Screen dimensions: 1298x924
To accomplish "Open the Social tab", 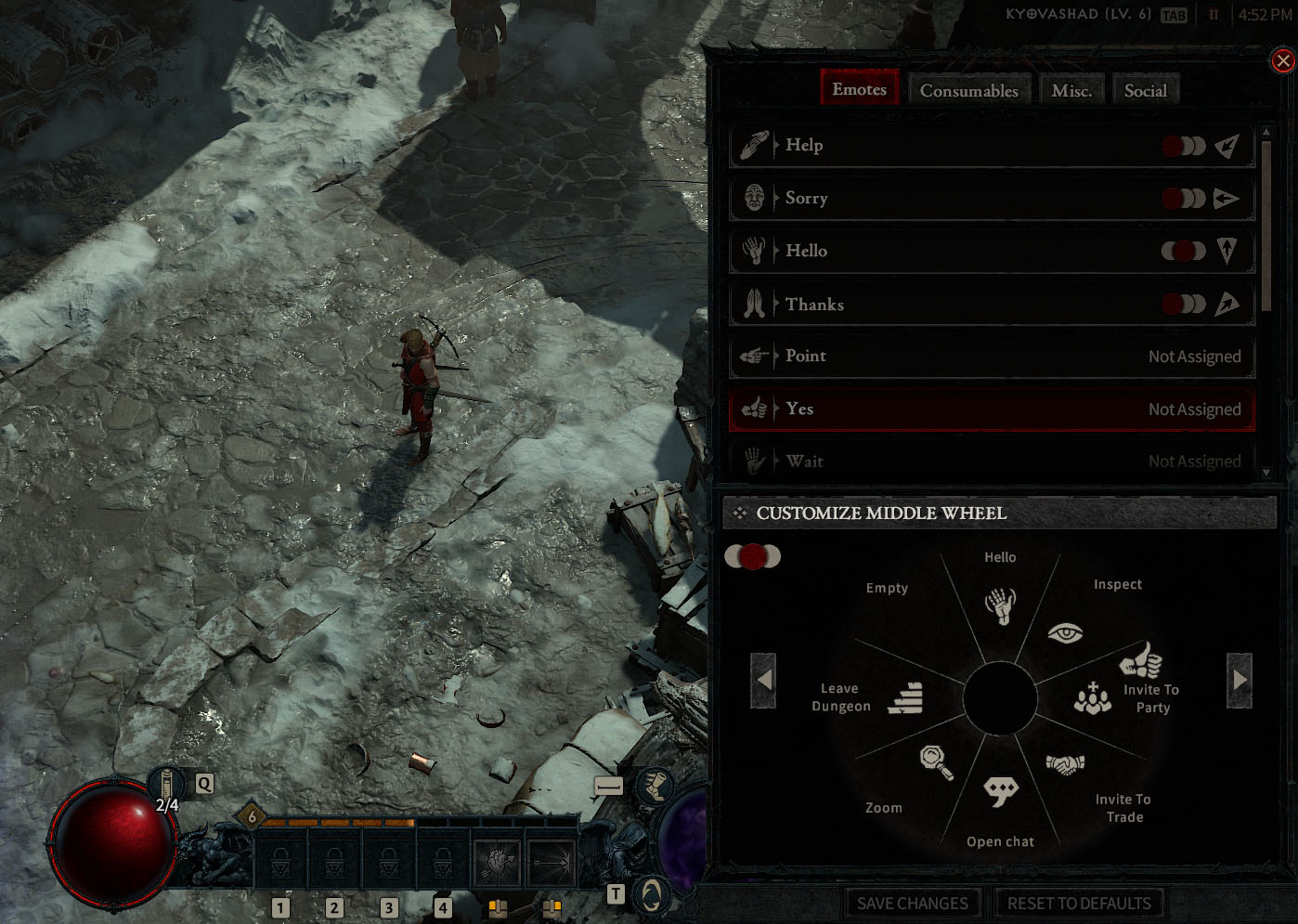I will (x=1146, y=89).
